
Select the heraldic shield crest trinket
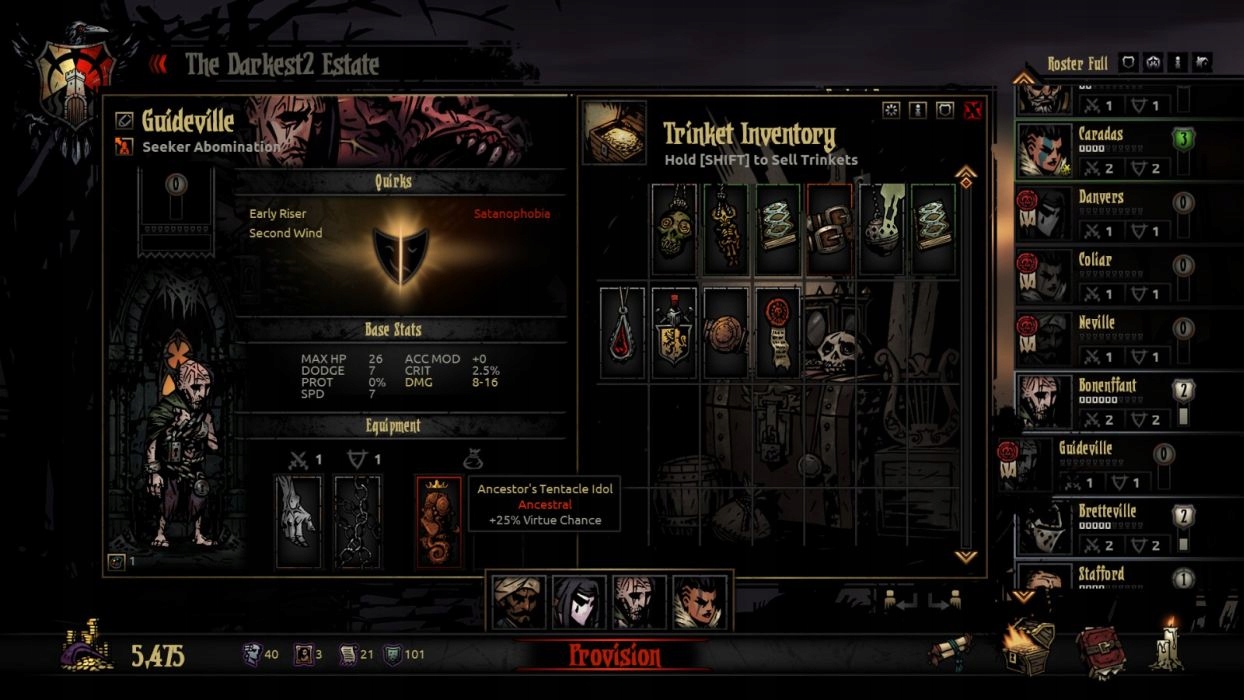pyautogui.click(x=674, y=334)
